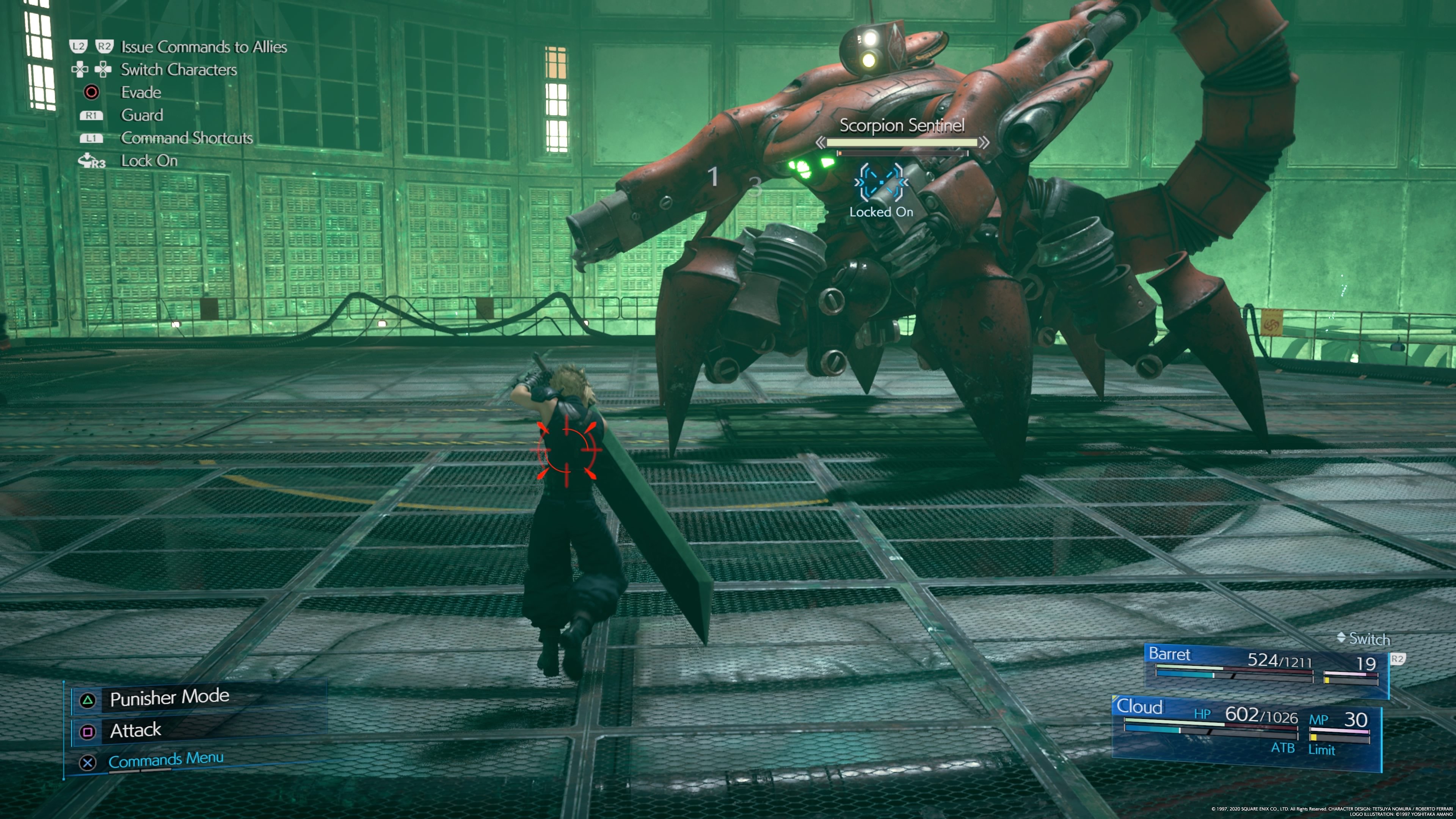Select the L1 Command Shortcuts icon
This screenshot has height=819, width=1456.
coord(91,138)
